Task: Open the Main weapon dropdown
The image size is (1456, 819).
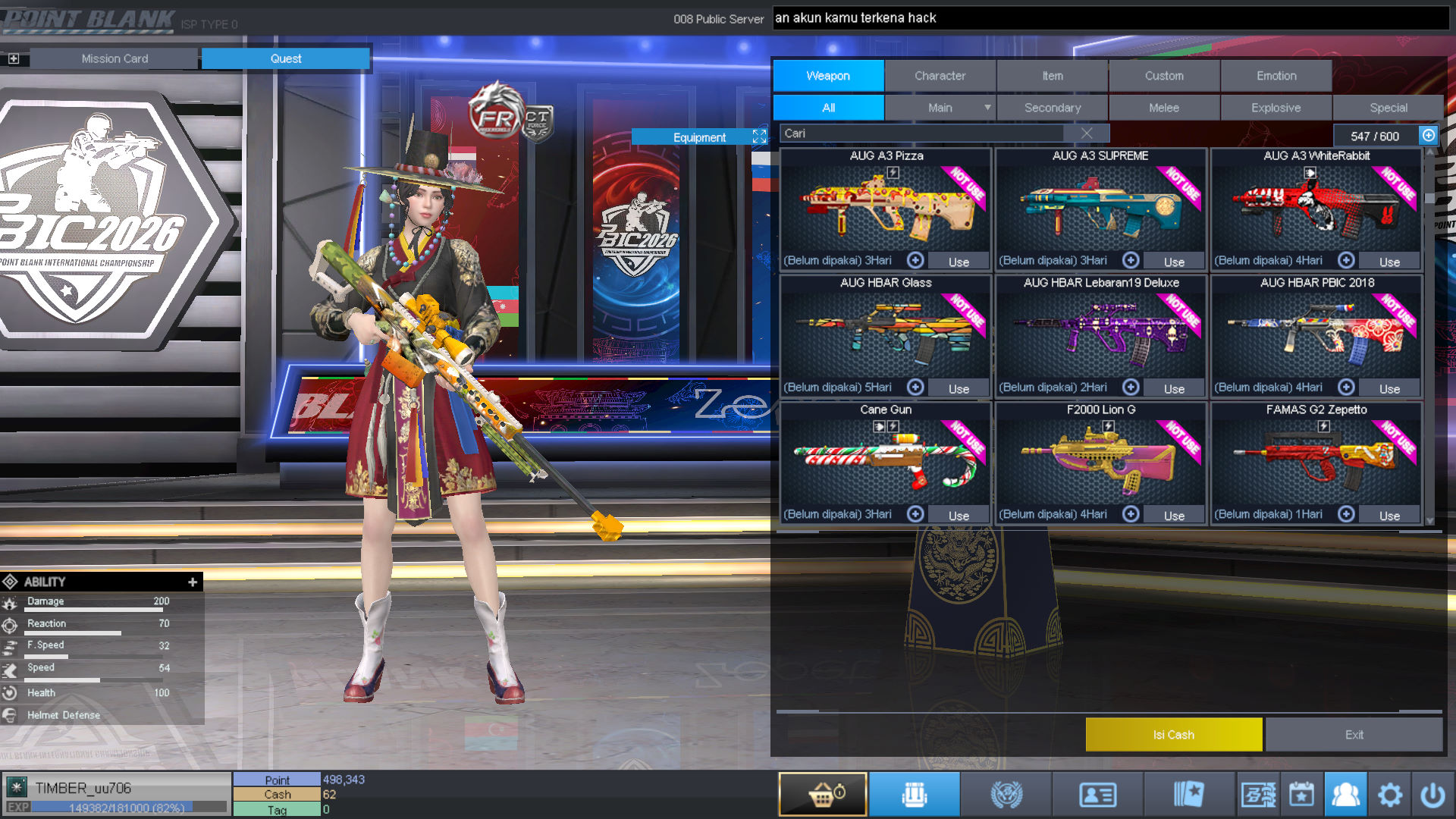Action: pos(987,108)
